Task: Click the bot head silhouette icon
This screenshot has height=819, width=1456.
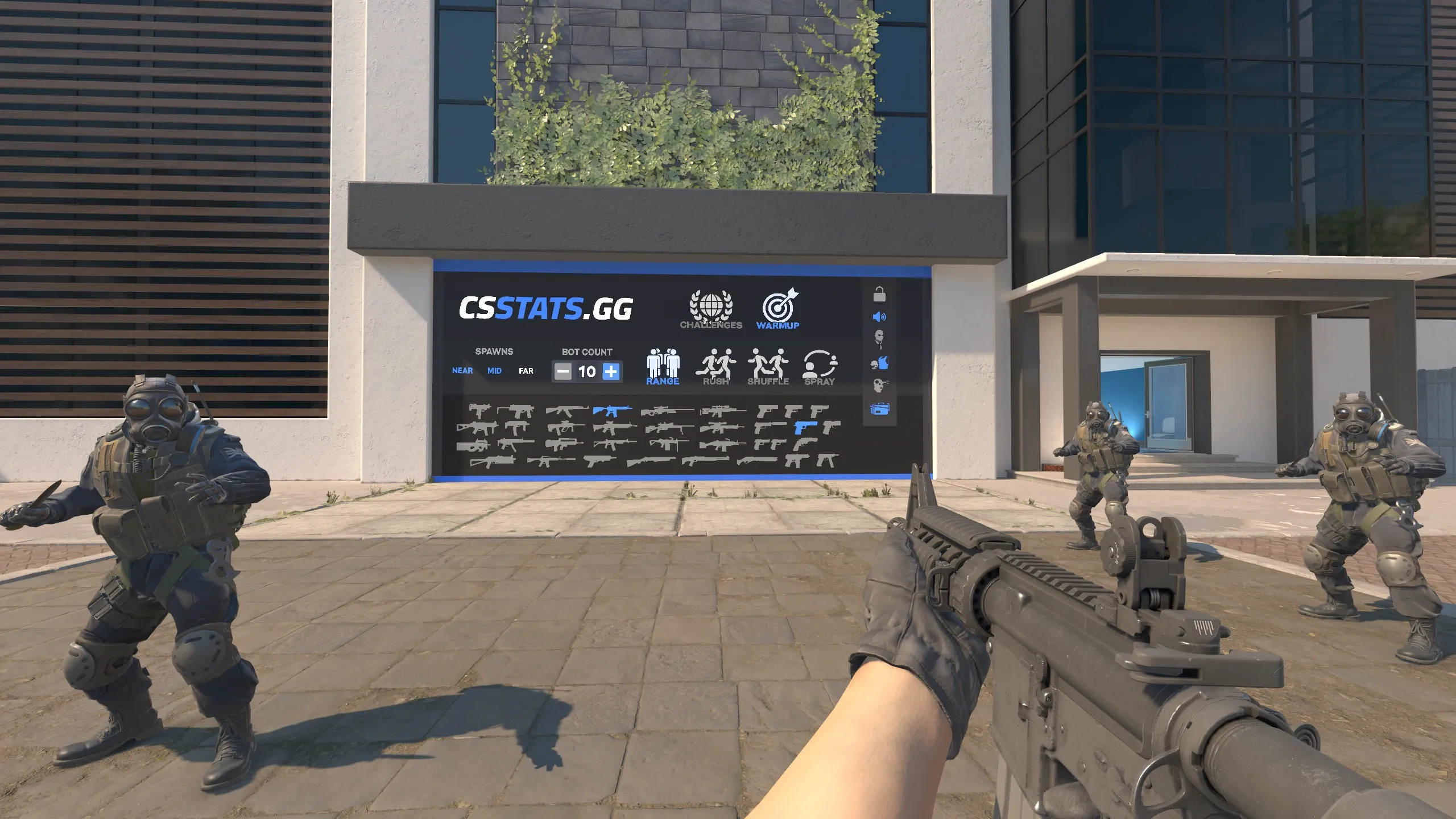Action: click(880, 337)
